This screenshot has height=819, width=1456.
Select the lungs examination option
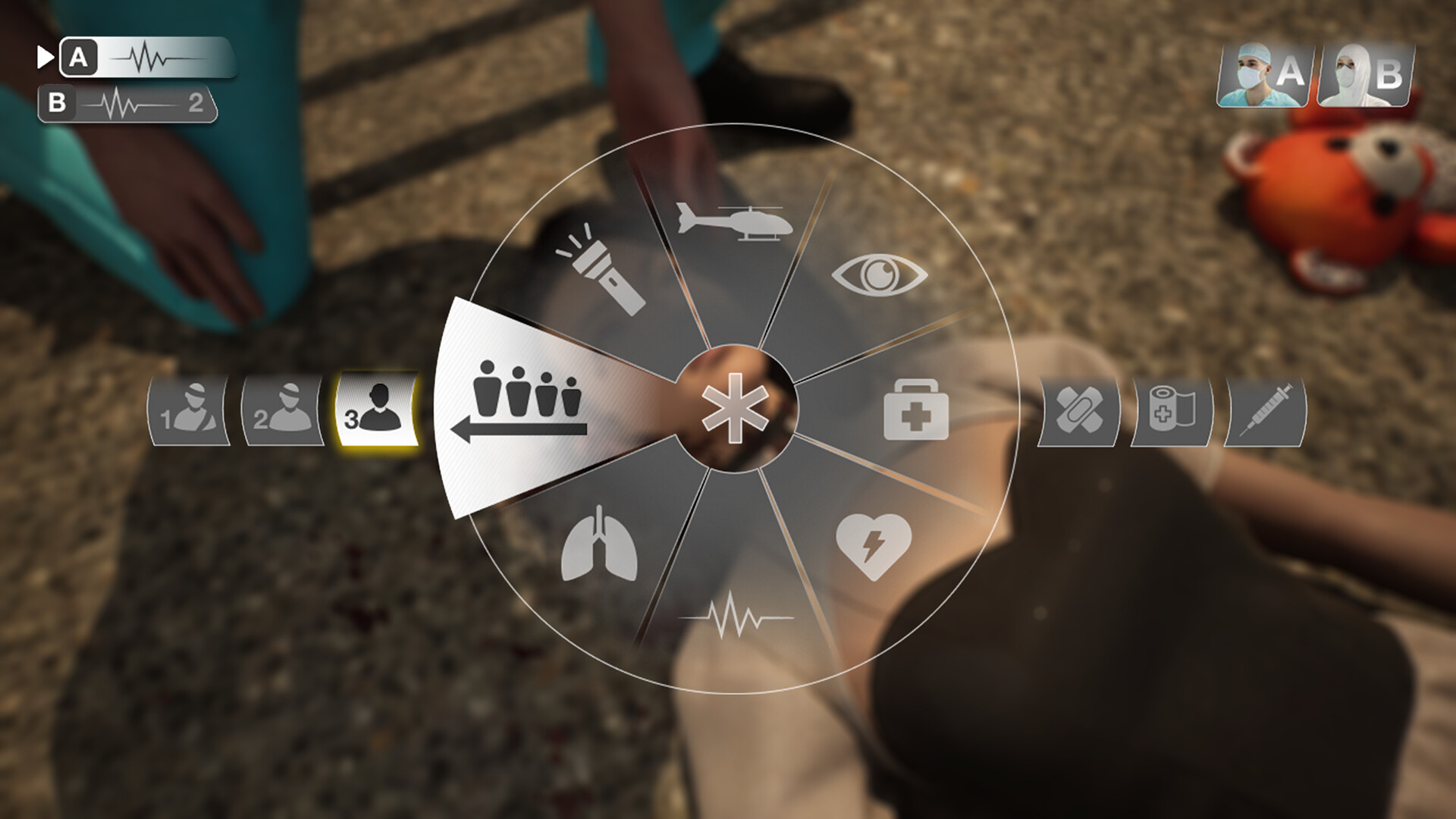pyautogui.click(x=599, y=544)
